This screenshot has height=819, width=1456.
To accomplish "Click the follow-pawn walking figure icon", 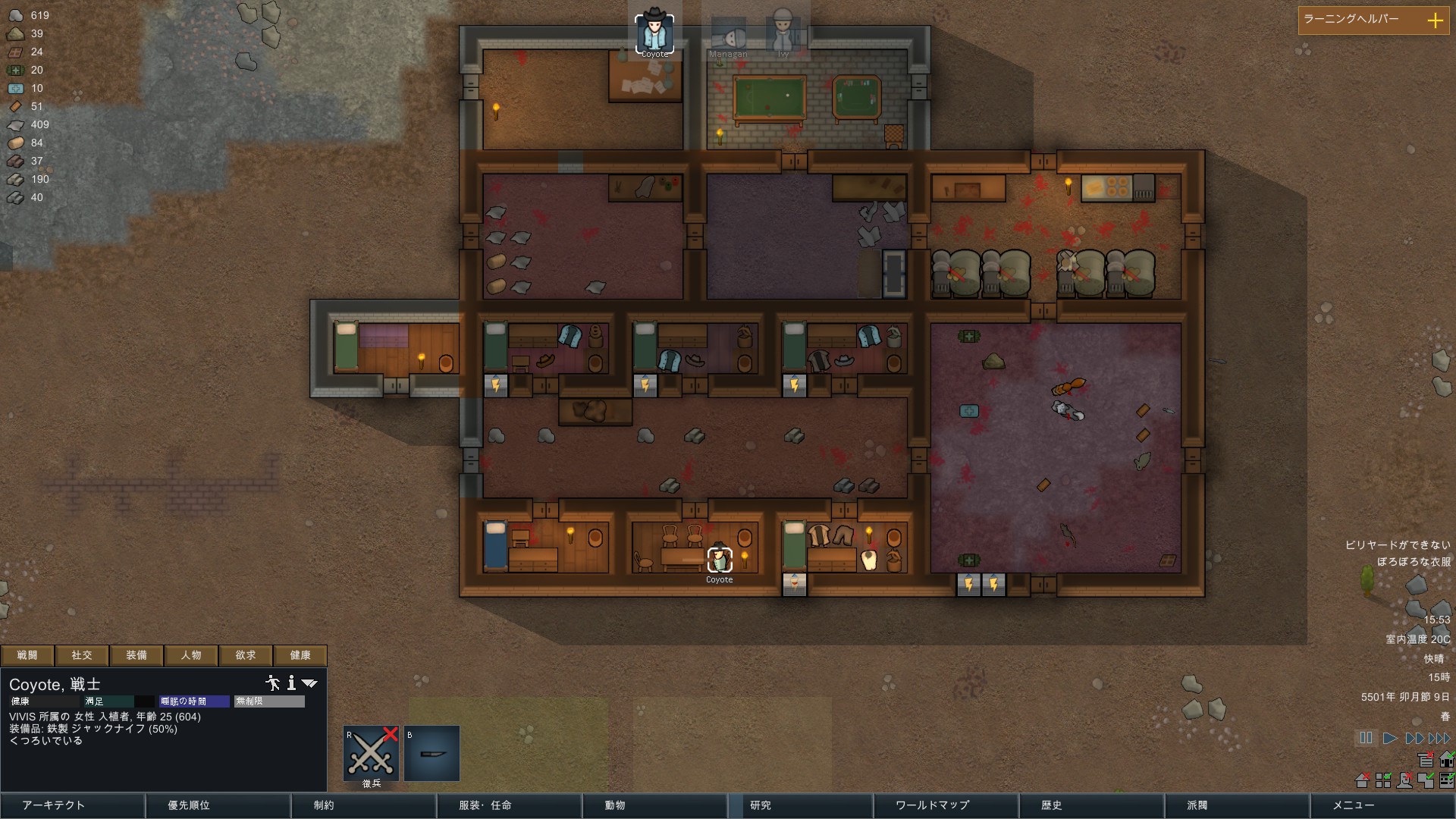I will [273, 683].
